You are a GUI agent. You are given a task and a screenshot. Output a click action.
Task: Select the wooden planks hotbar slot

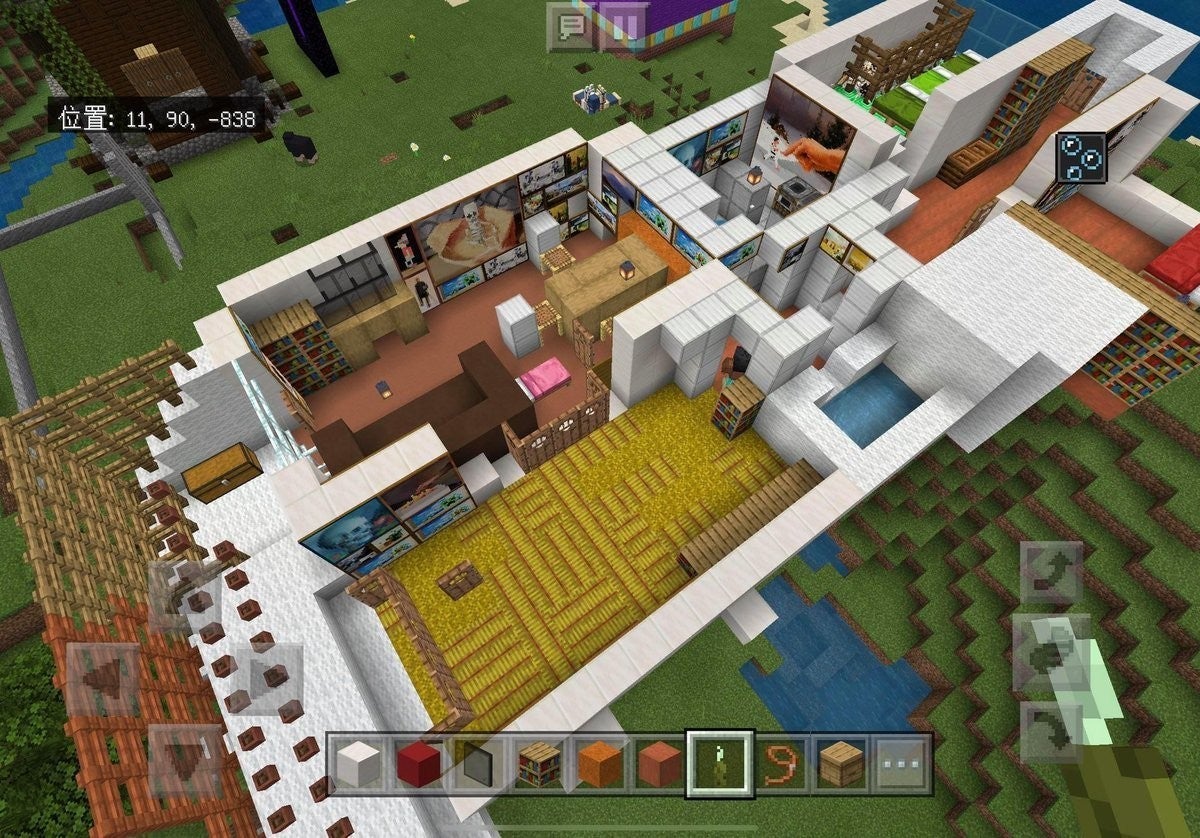(841, 765)
